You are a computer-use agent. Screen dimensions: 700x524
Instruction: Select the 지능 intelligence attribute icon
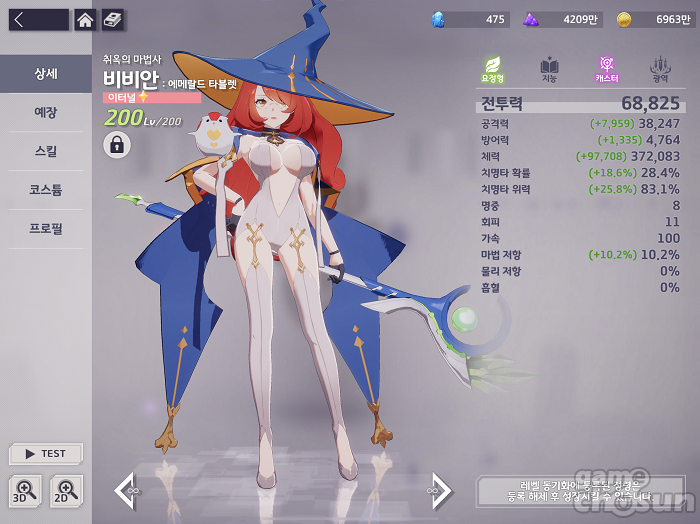coord(549,69)
